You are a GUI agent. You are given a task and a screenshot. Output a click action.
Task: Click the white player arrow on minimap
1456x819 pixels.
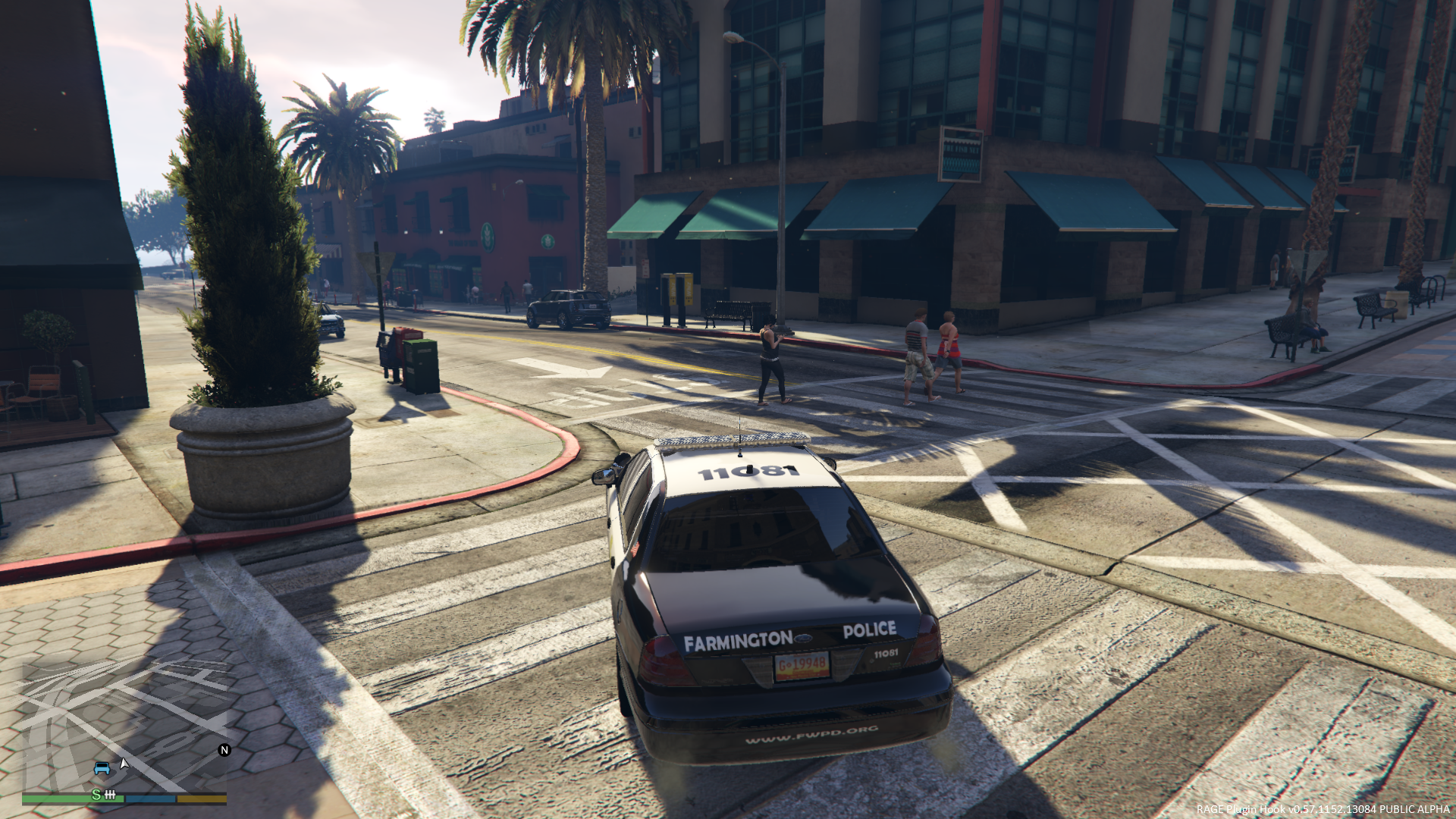click(124, 763)
